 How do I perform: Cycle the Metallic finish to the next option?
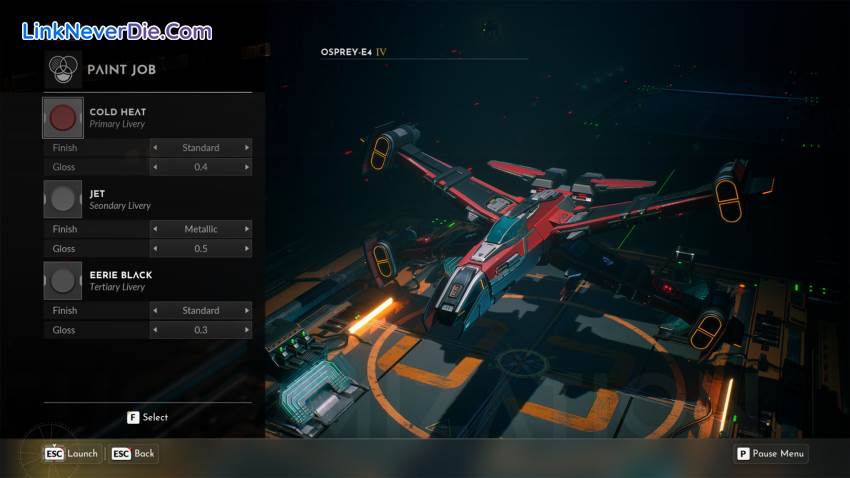coord(247,229)
